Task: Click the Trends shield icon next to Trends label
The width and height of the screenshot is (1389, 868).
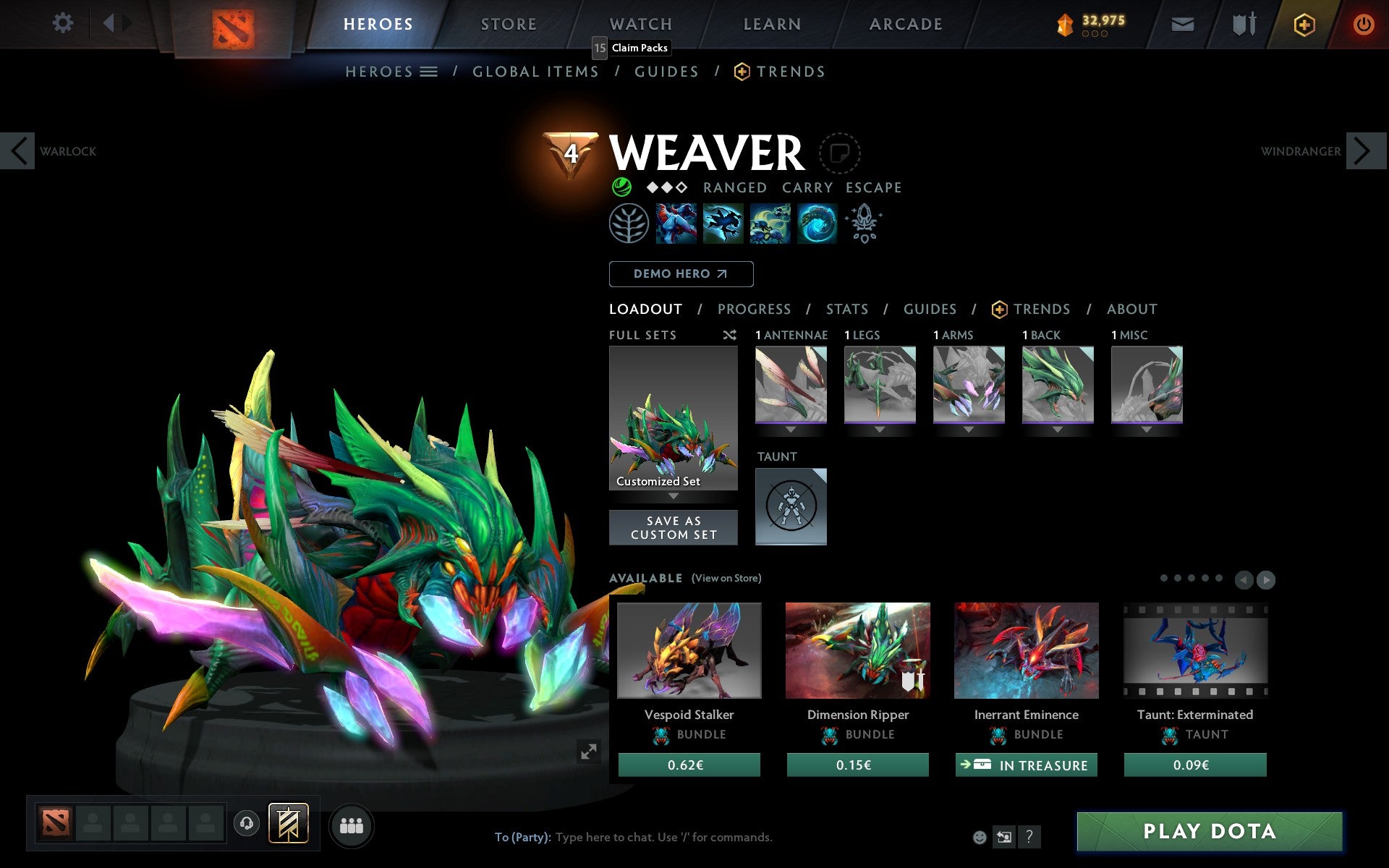Action: tap(998, 309)
